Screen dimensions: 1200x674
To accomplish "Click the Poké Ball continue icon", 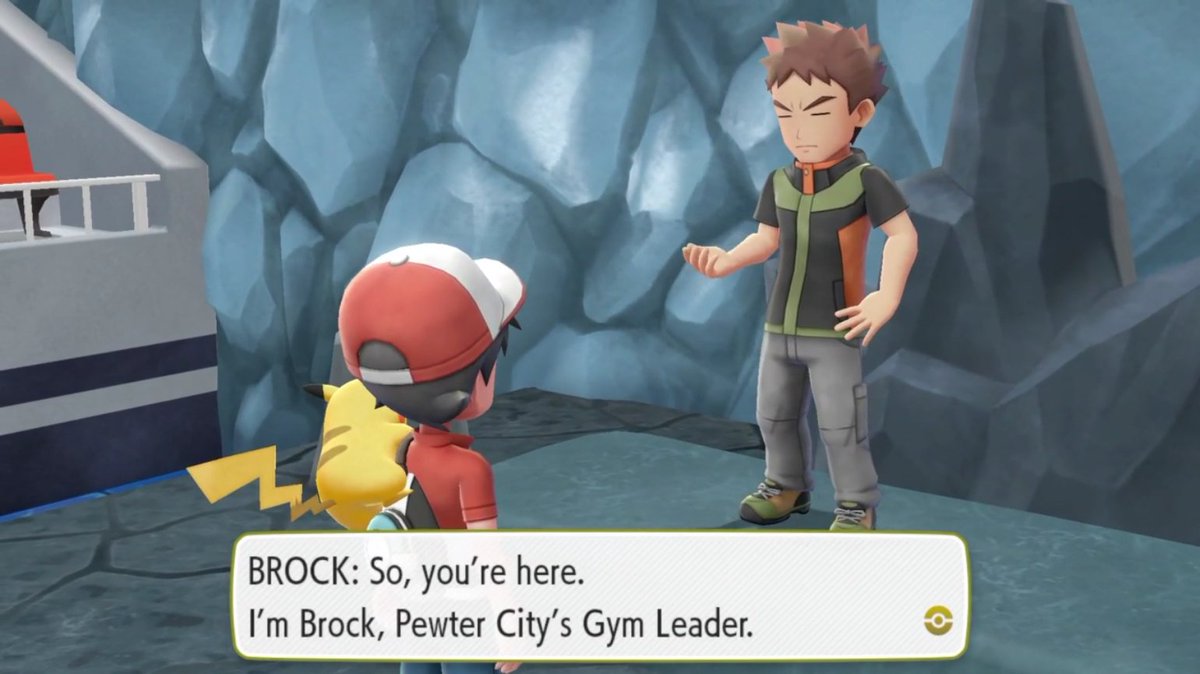I will (938, 621).
